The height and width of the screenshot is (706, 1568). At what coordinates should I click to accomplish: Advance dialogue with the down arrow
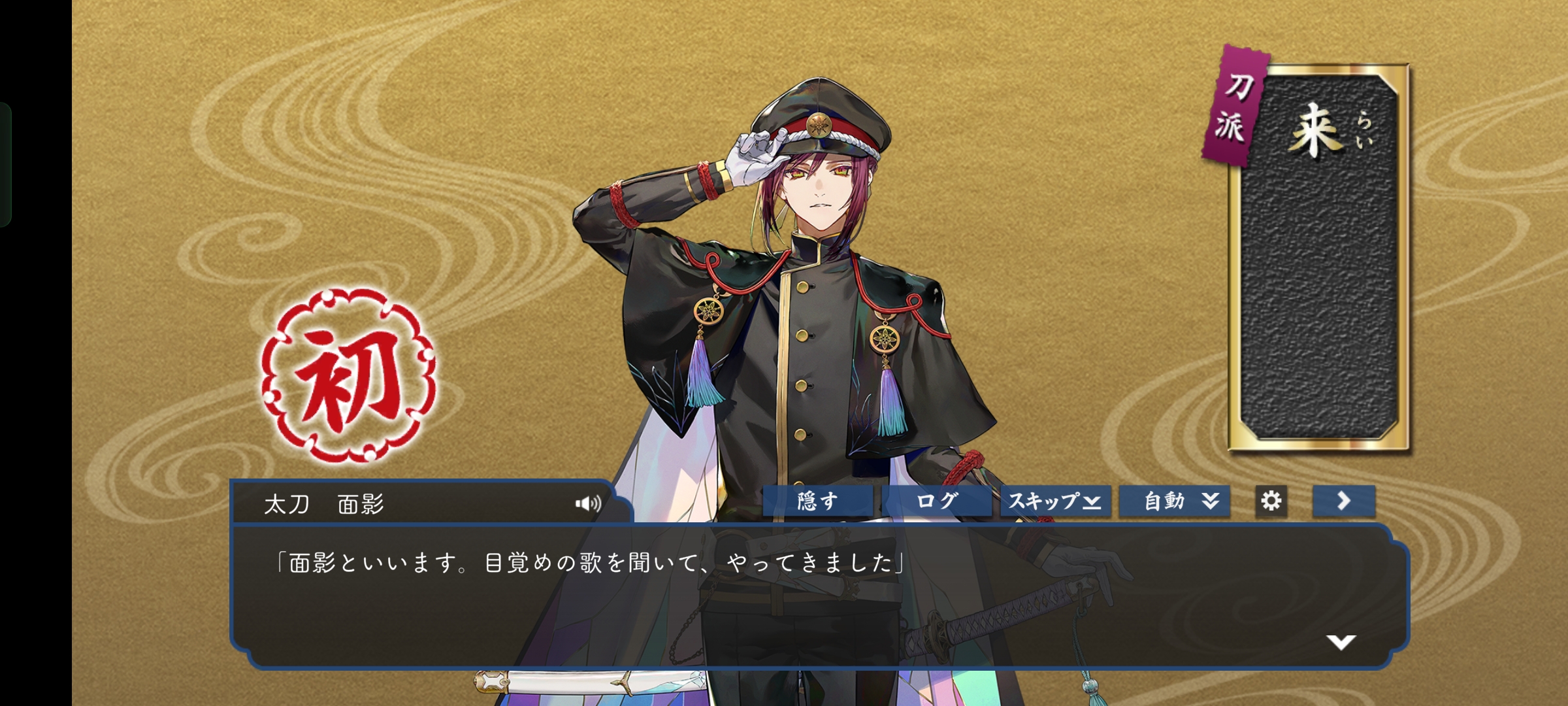click(x=1341, y=642)
